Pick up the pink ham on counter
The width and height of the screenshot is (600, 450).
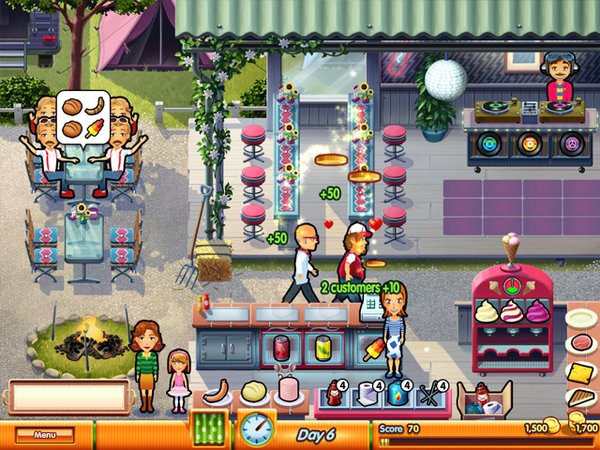pyautogui.click(x=291, y=388)
